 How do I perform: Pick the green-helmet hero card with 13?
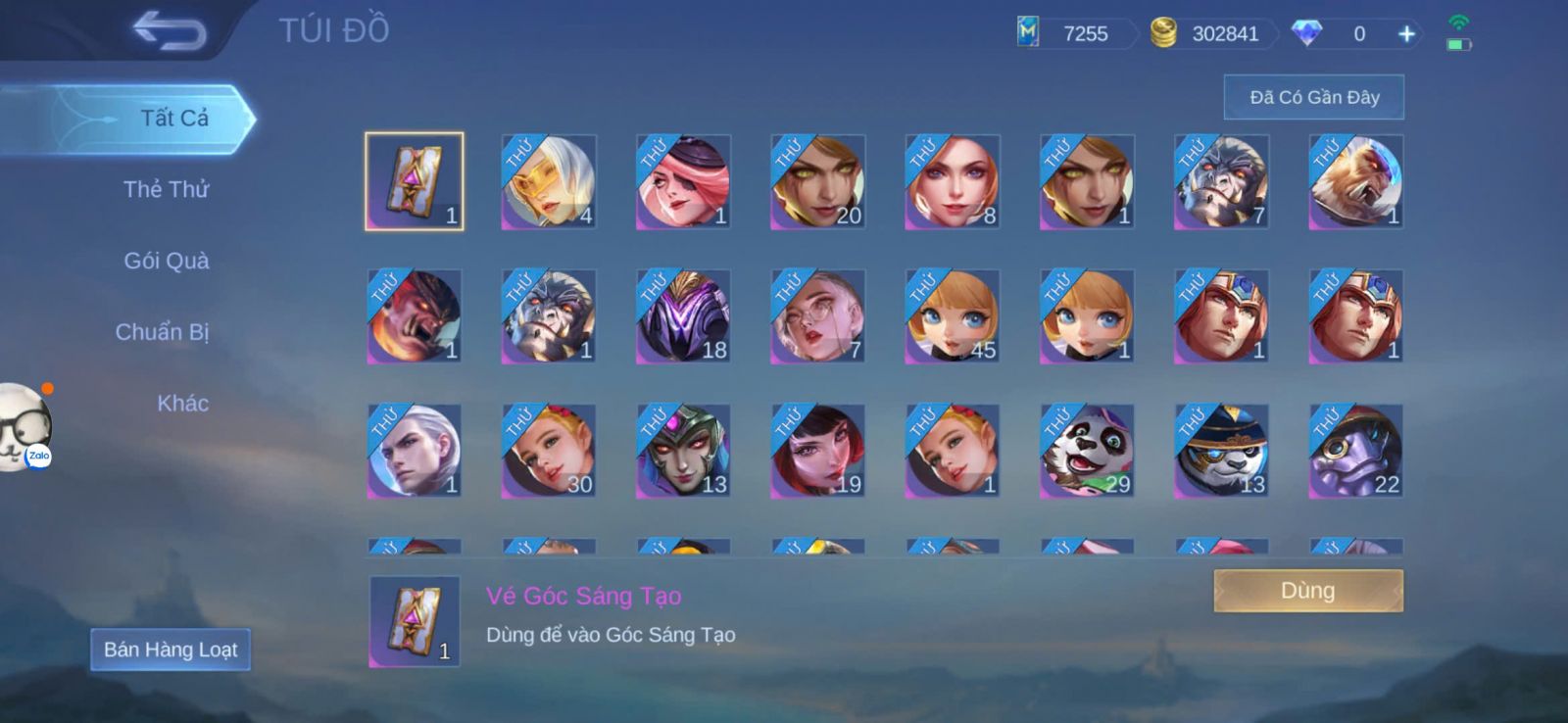tap(683, 452)
